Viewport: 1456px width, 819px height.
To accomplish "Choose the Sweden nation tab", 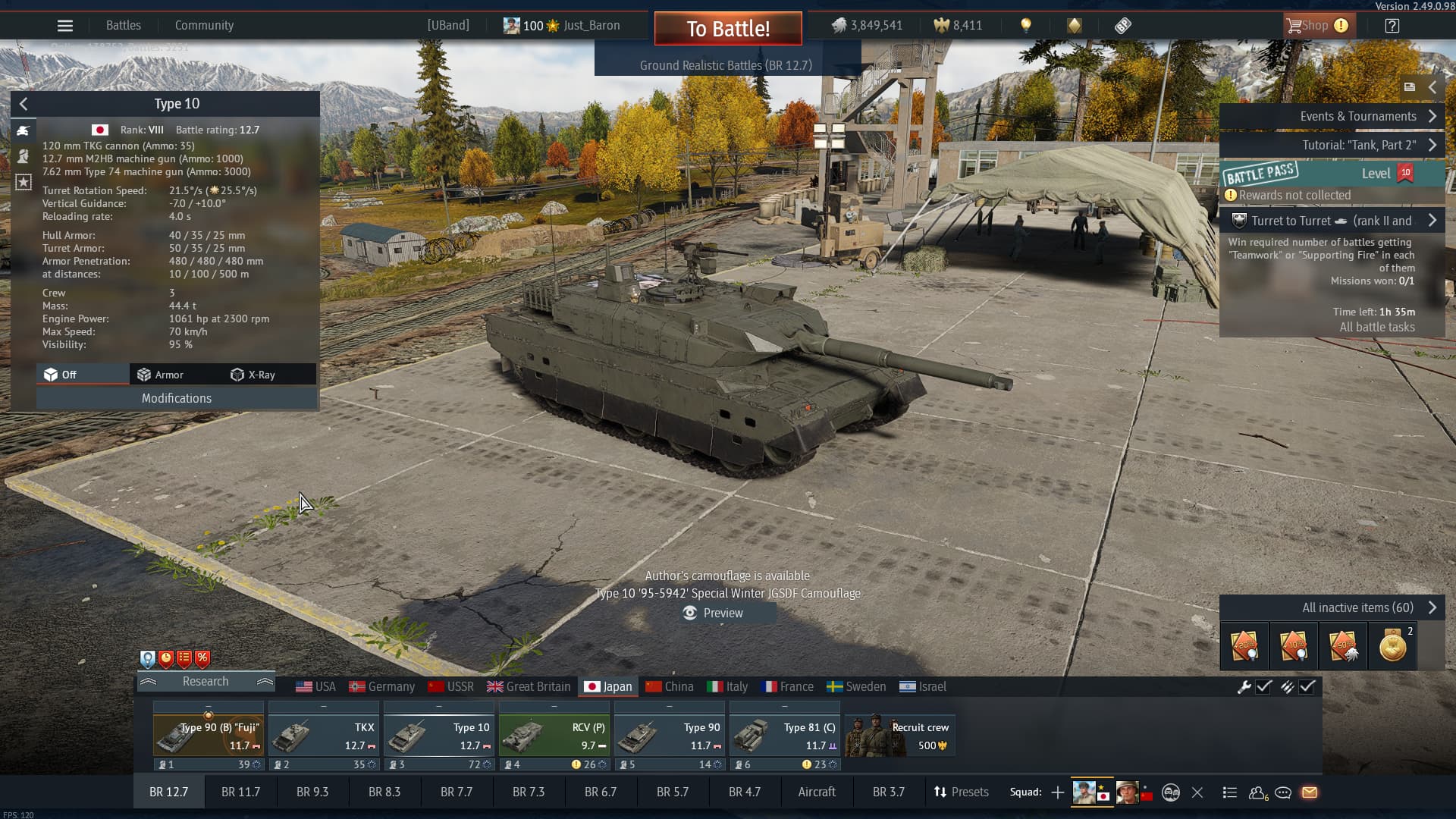I will pyautogui.click(x=856, y=686).
